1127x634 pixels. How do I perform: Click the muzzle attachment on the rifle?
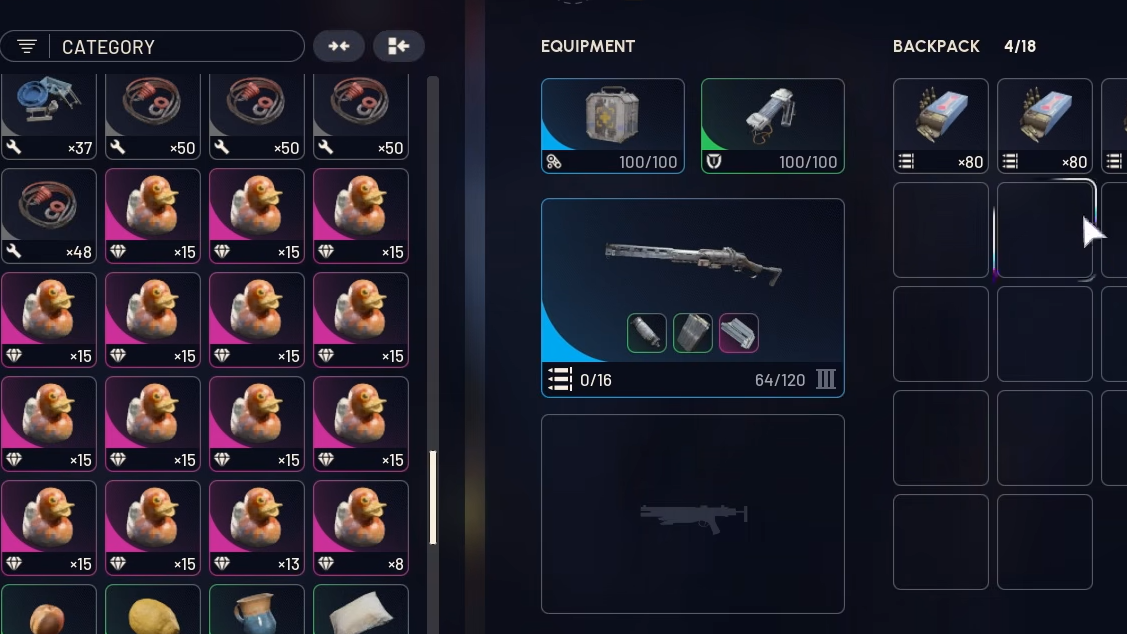coord(646,333)
